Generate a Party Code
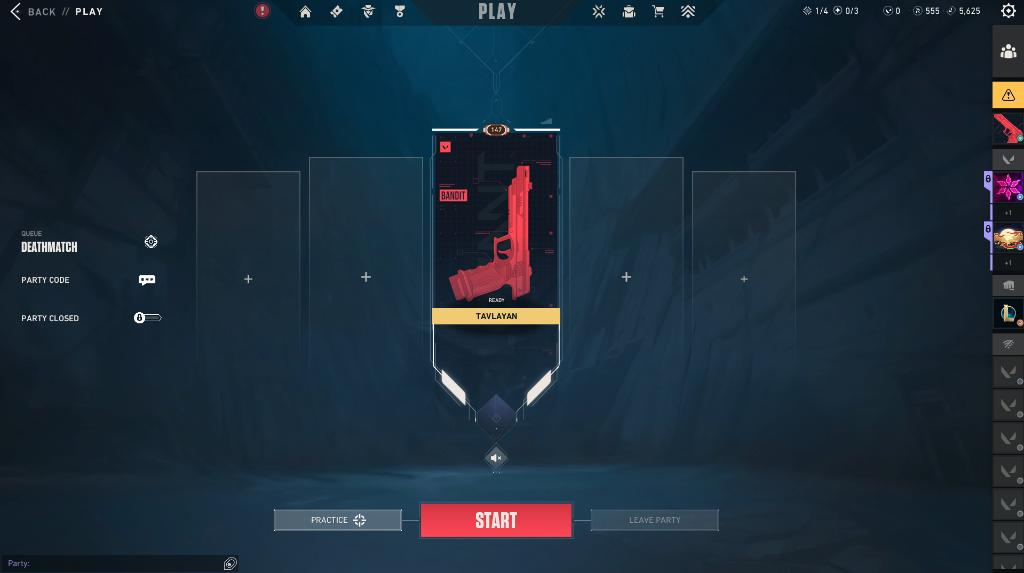The image size is (1024, 573). click(x=147, y=280)
